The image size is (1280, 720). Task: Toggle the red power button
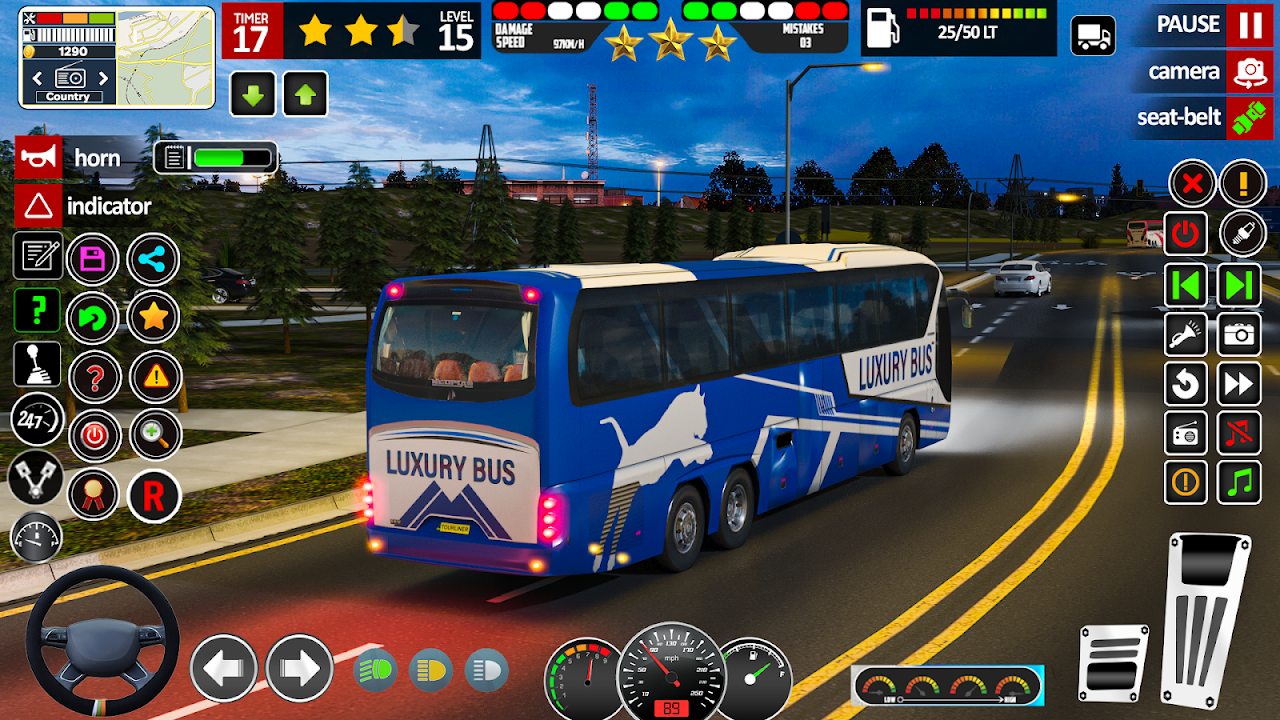click(x=1186, y=234)
